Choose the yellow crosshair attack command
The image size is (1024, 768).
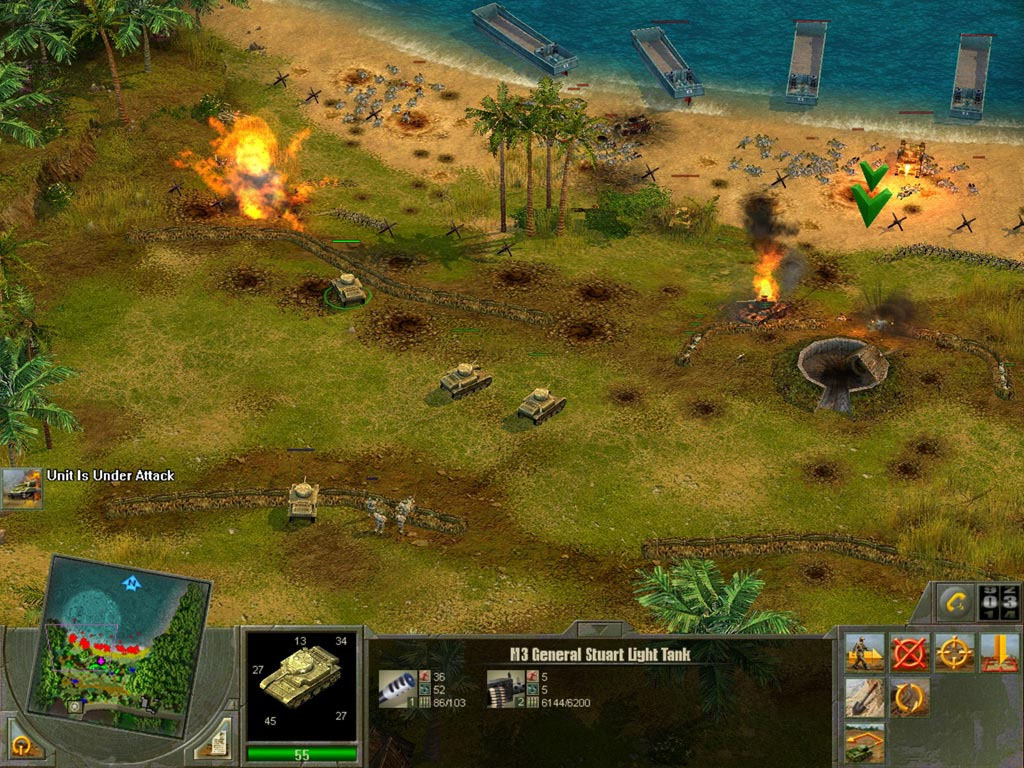pyautogui.click(x=954, y=652)
